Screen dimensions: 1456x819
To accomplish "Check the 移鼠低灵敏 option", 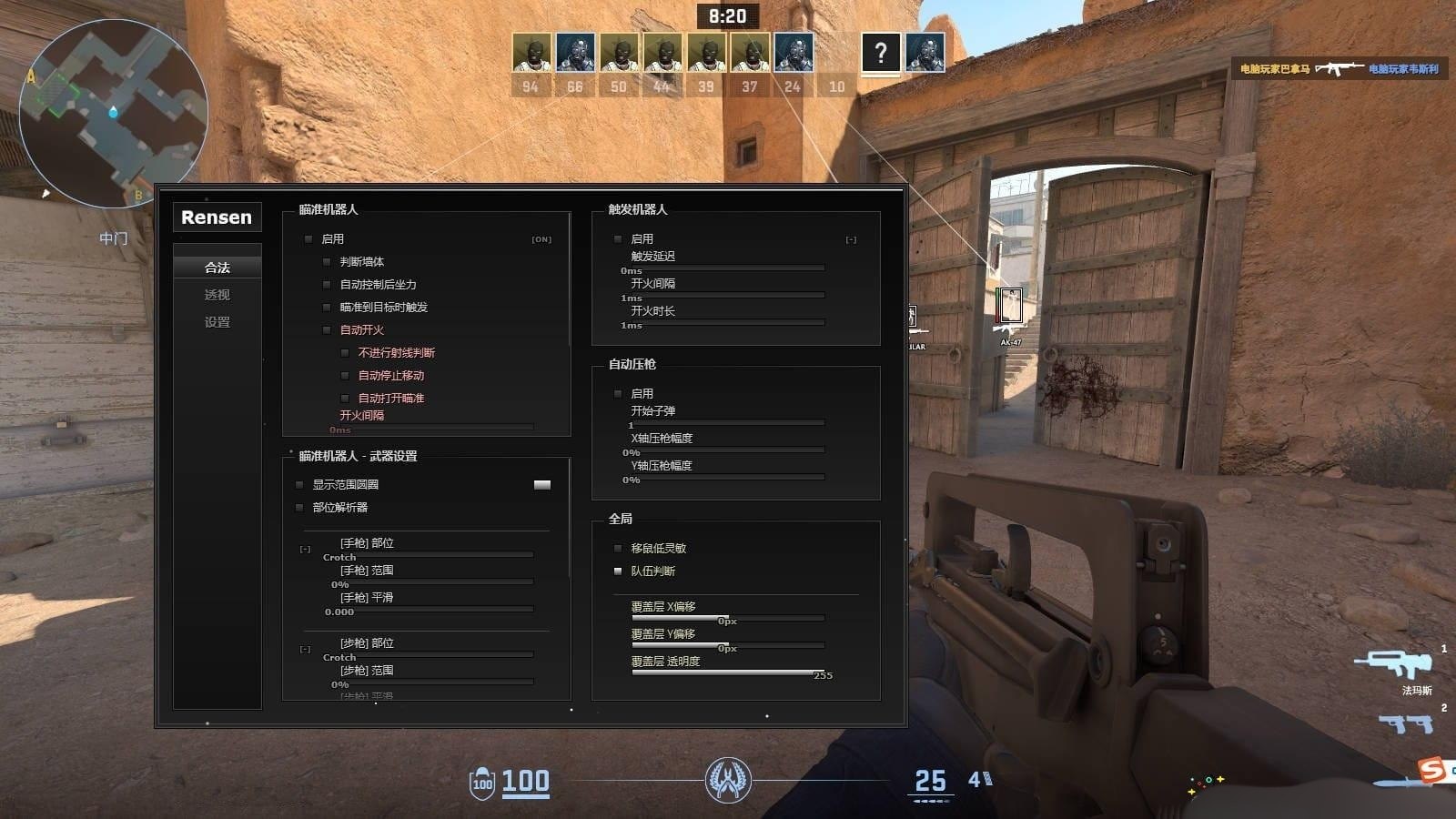I will [x=618, y=549].
